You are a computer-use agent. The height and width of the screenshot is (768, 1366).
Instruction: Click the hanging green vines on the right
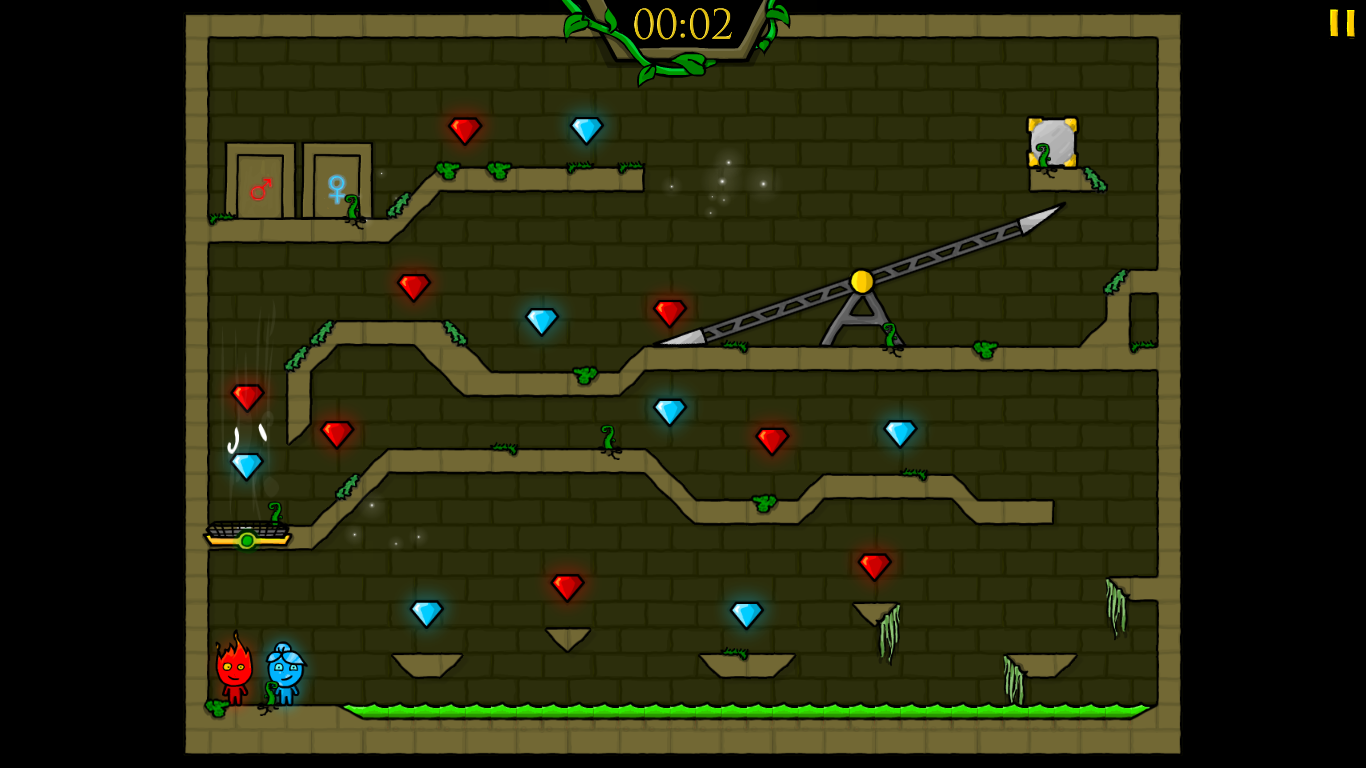point(1118,605)
